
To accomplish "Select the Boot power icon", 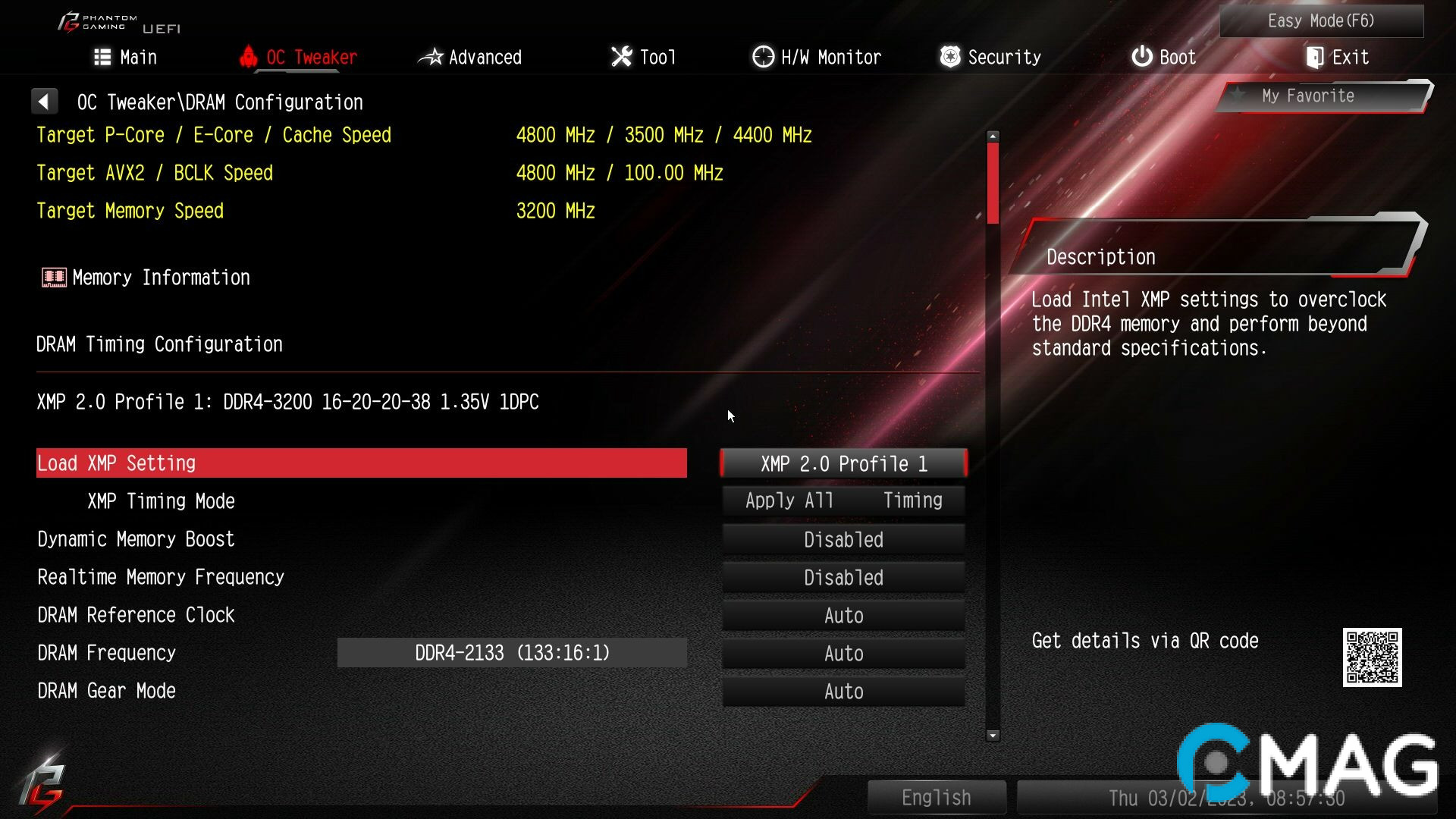I will point(1141,56).
